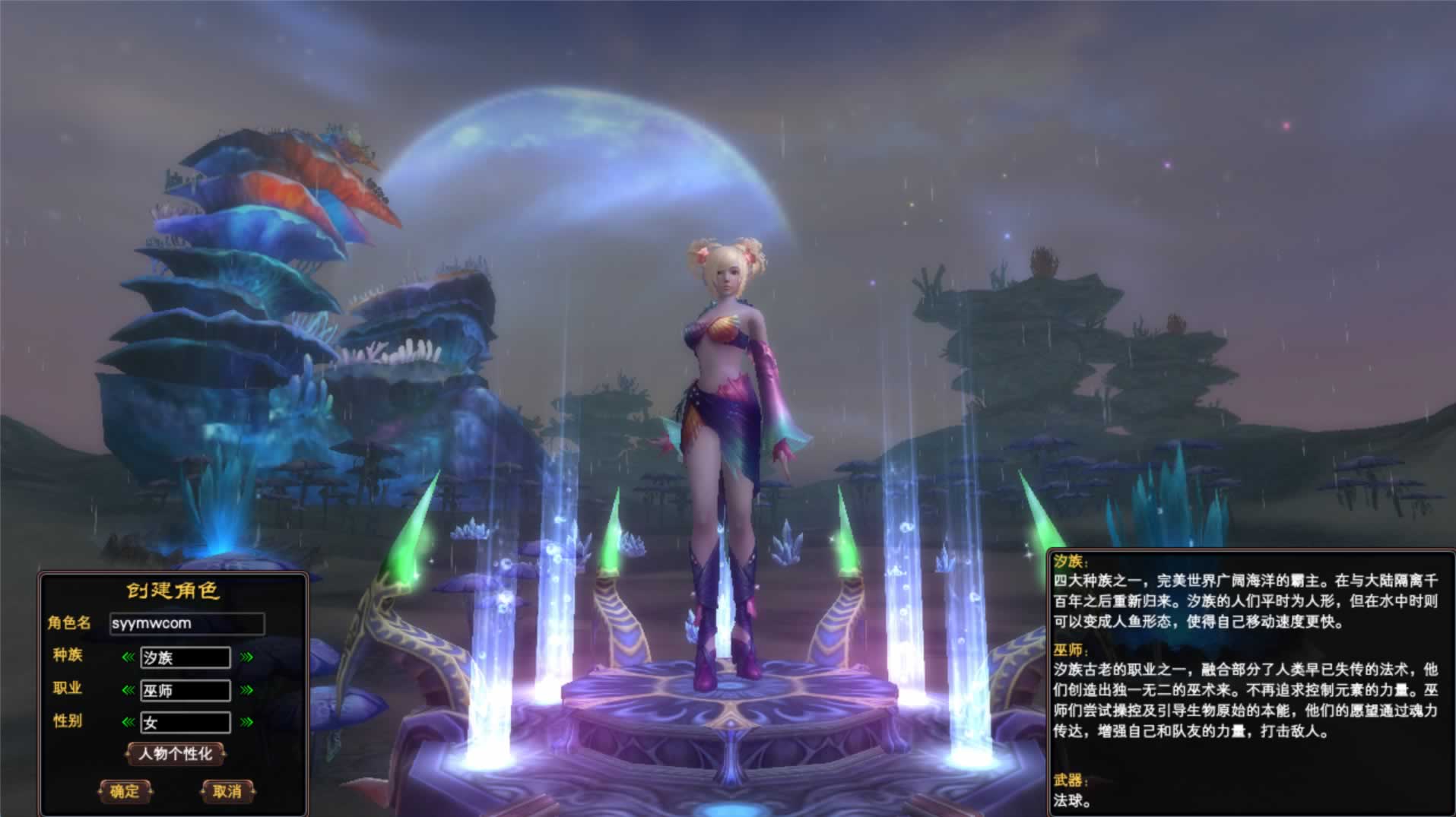Select previous race with left 种族 arrow

pos(128,657)
